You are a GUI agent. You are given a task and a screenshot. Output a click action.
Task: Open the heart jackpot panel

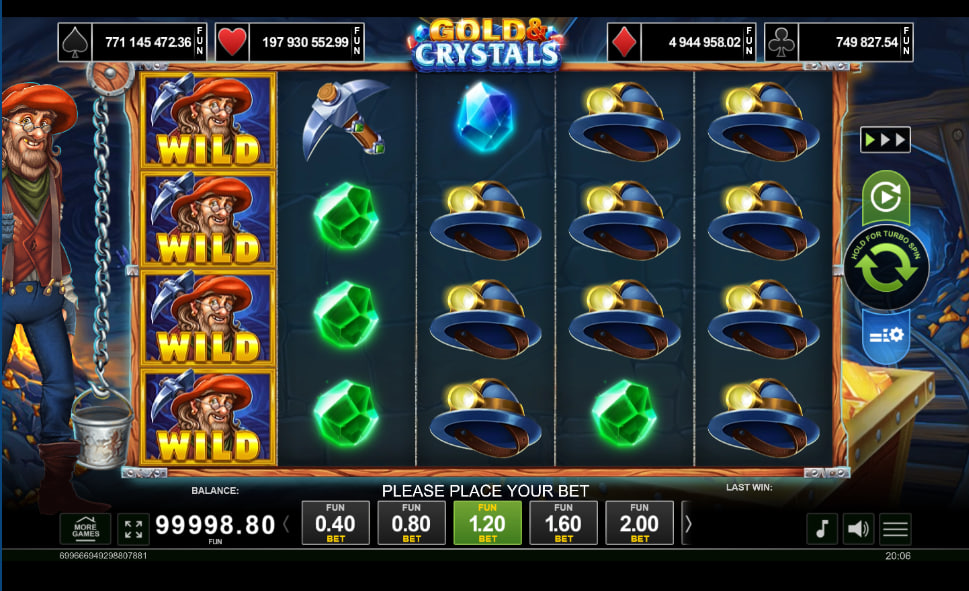(x=290, y=43)
